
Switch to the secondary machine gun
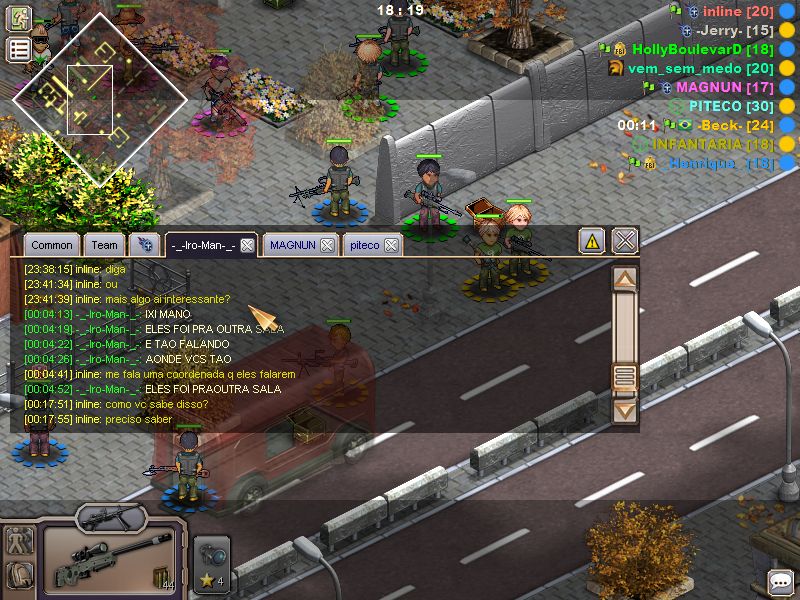(108, 518)
